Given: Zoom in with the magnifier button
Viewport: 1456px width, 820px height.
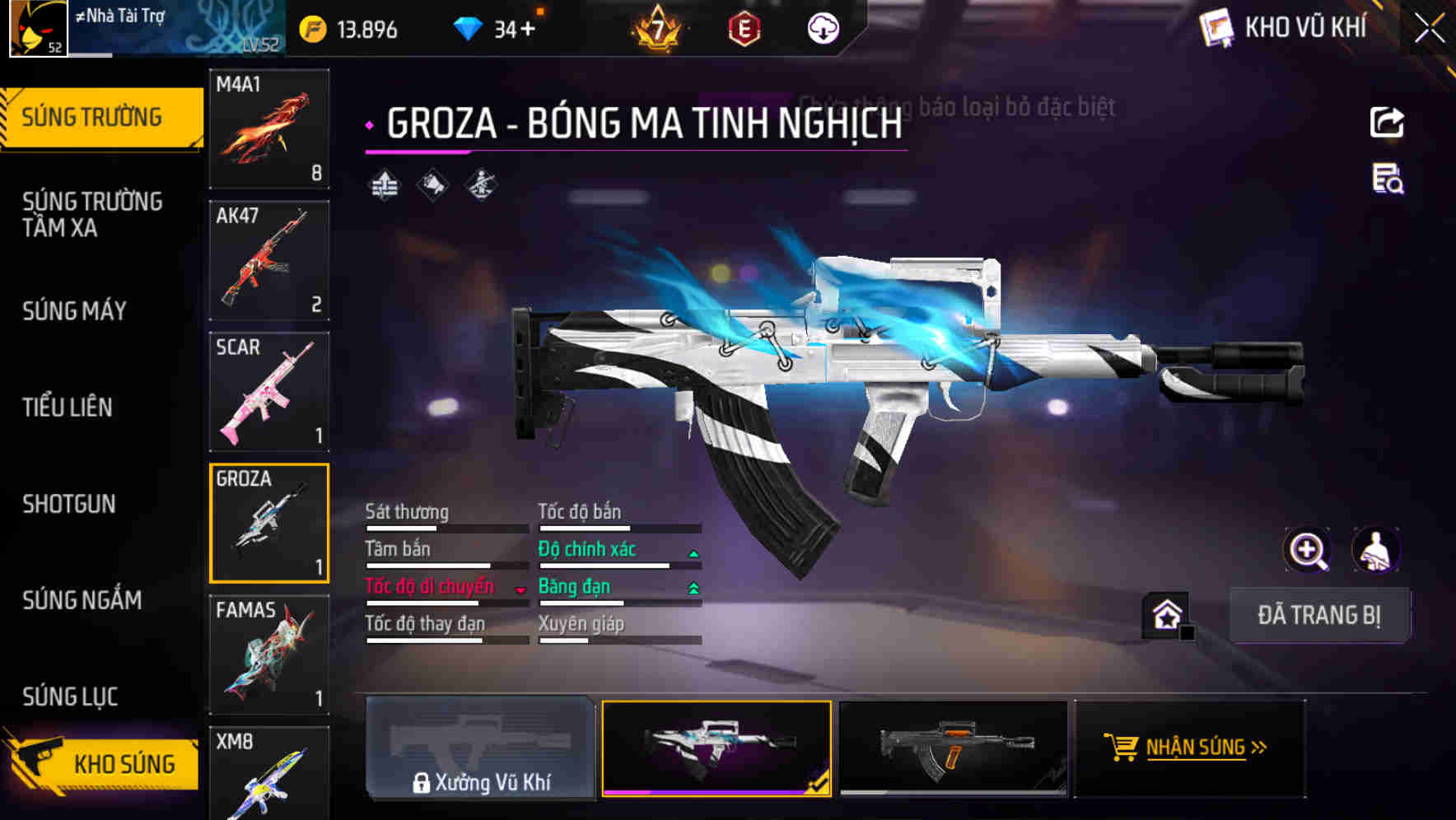Looking at the screenshot, I should [x=1307, y=550].
